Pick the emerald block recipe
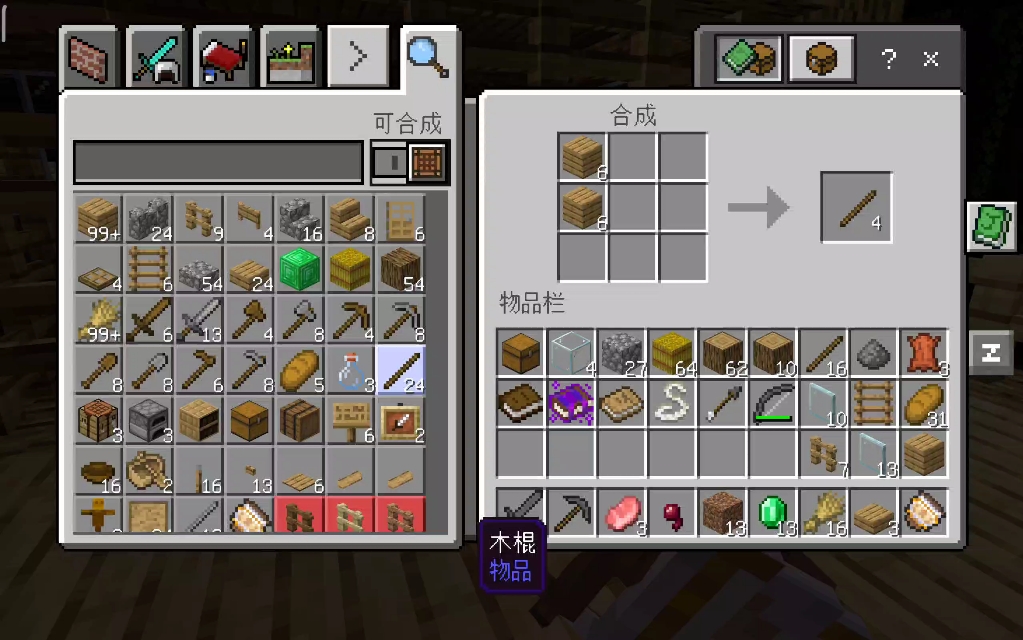 (x=299, y=268)
